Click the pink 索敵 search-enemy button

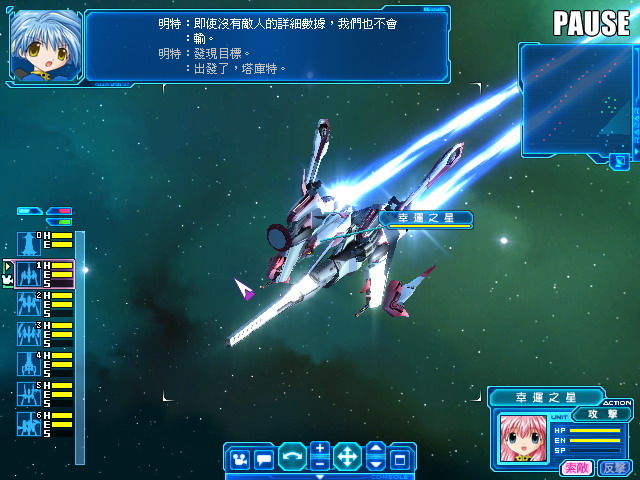(x=576, y=467)
